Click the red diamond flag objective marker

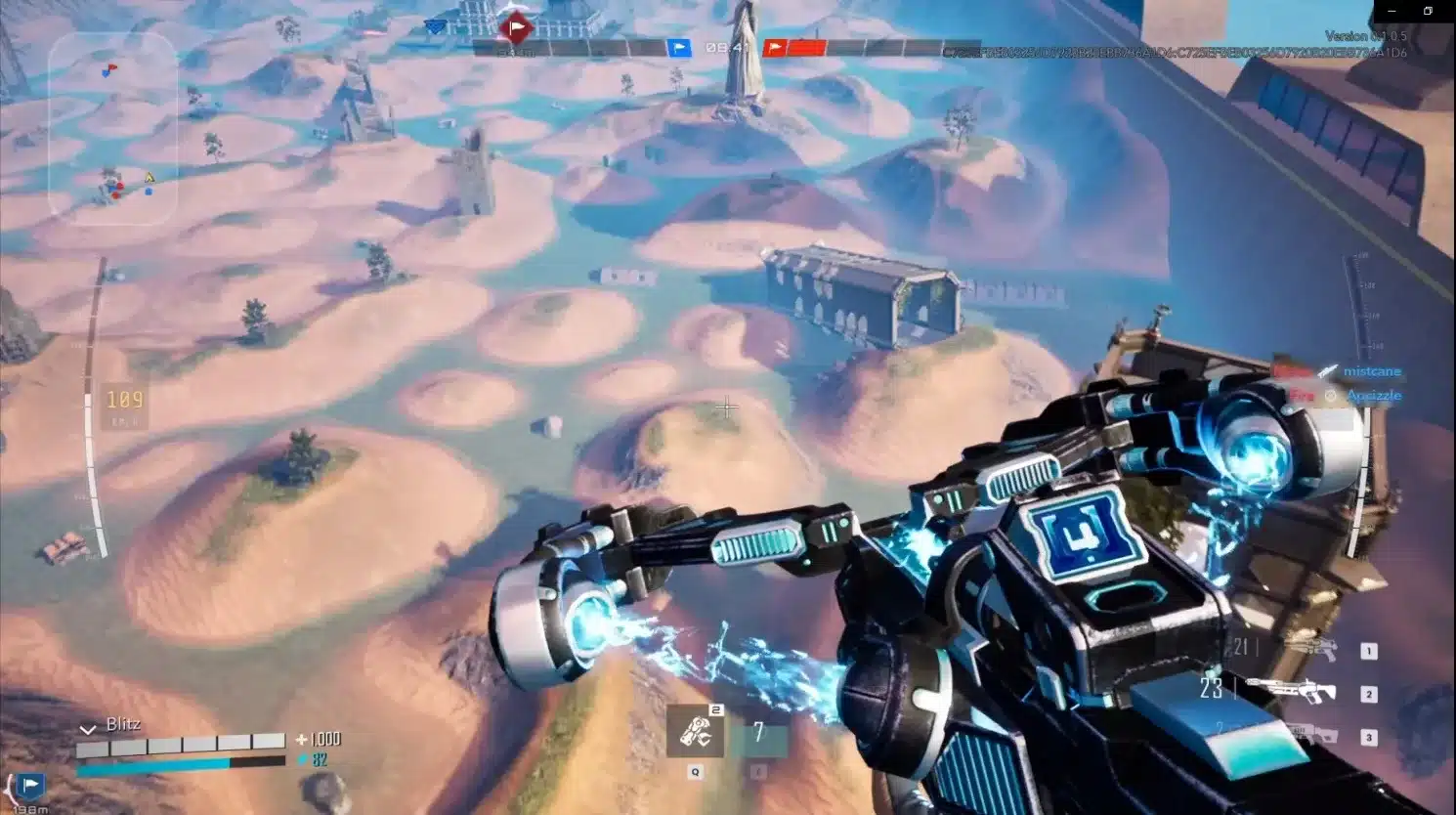(515, 27)
